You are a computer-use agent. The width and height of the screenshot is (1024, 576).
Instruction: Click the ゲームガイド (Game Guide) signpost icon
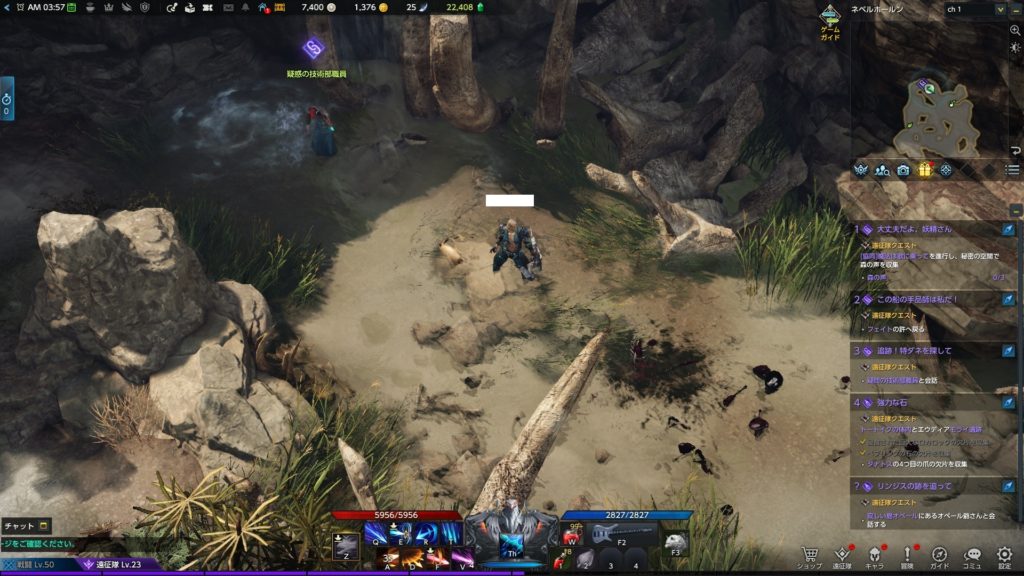(830, 18)
